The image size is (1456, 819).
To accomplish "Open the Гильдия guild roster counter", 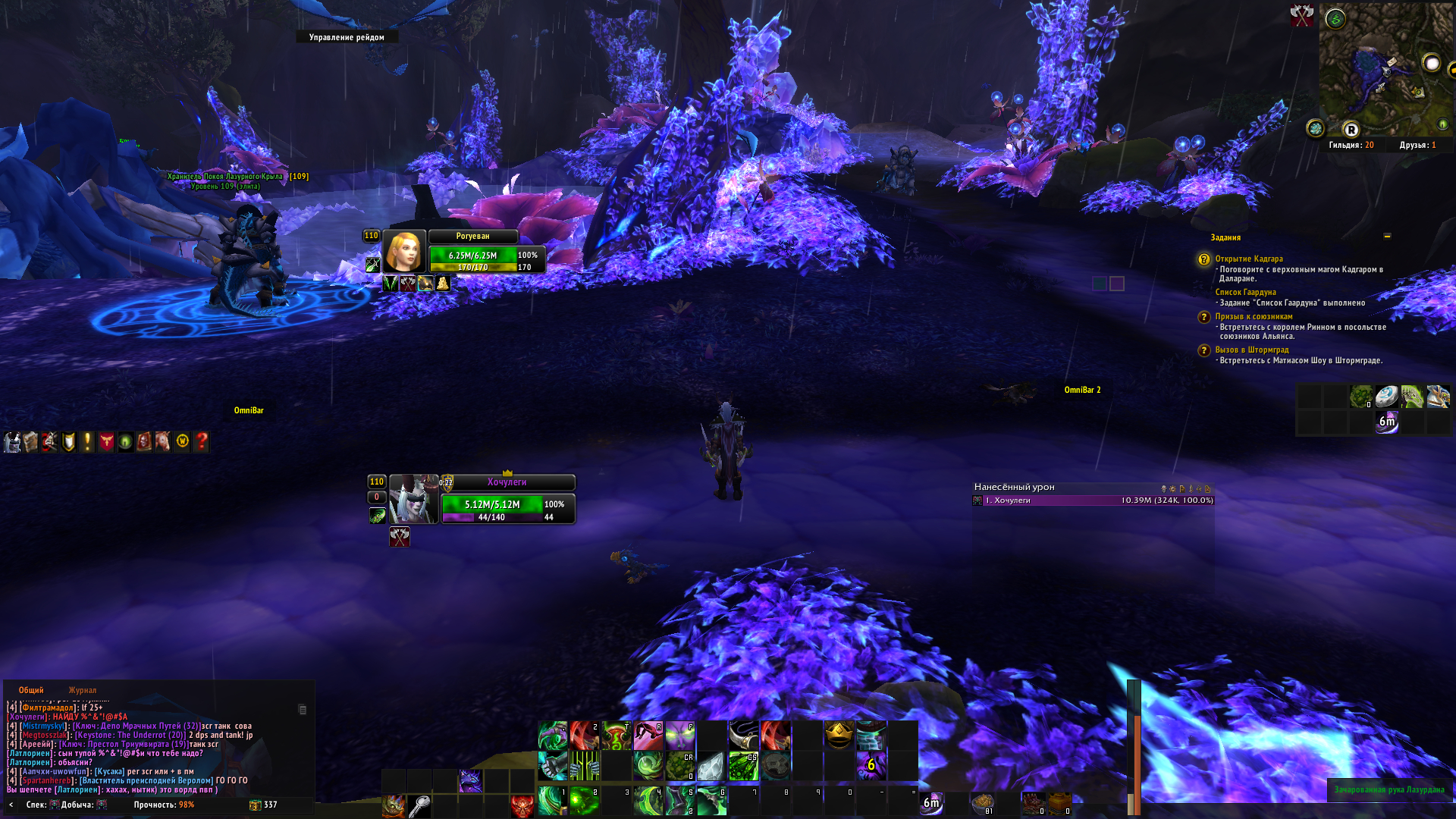I will (x=1351, y=145).
